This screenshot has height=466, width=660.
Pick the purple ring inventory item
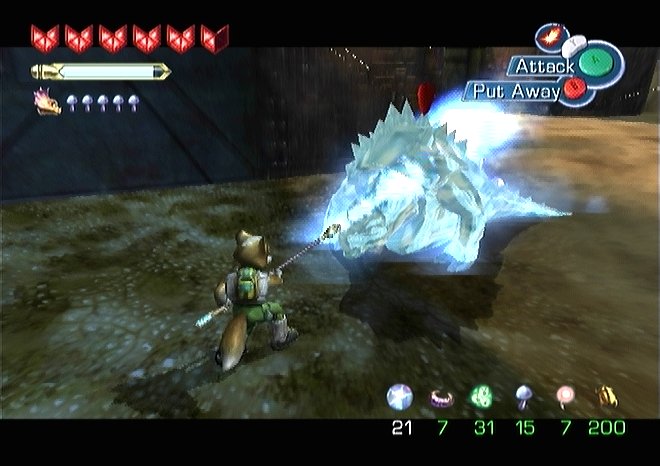click(440, 398)
